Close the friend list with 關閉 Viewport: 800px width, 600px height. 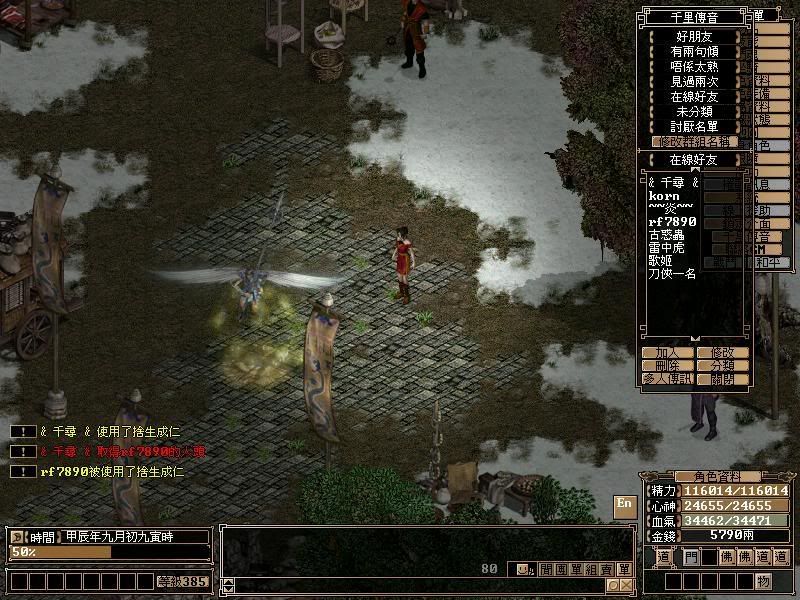point(722,380)
